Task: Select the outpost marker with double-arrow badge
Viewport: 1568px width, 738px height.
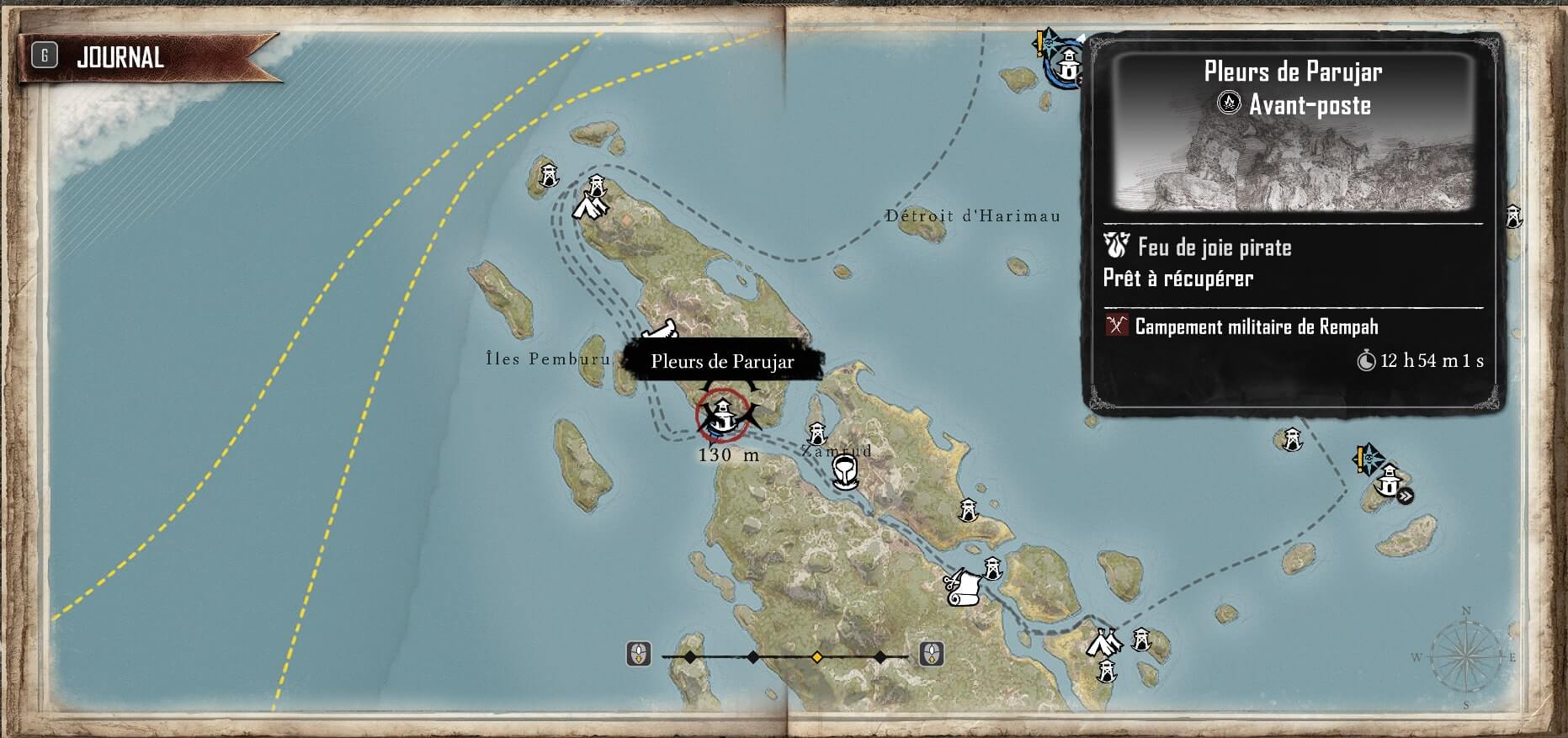Action: coord(1387,483)
